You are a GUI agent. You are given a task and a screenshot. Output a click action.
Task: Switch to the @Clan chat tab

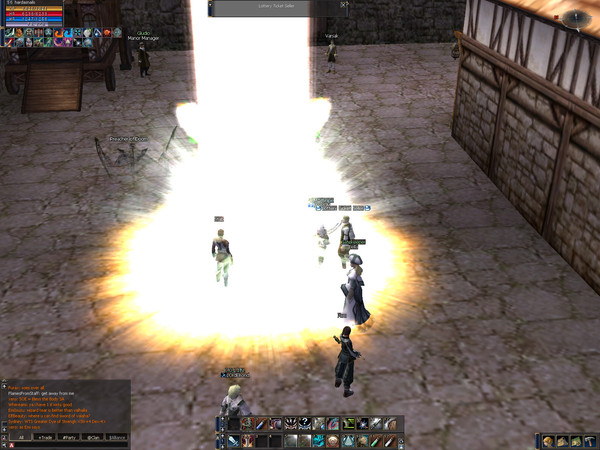94,437
